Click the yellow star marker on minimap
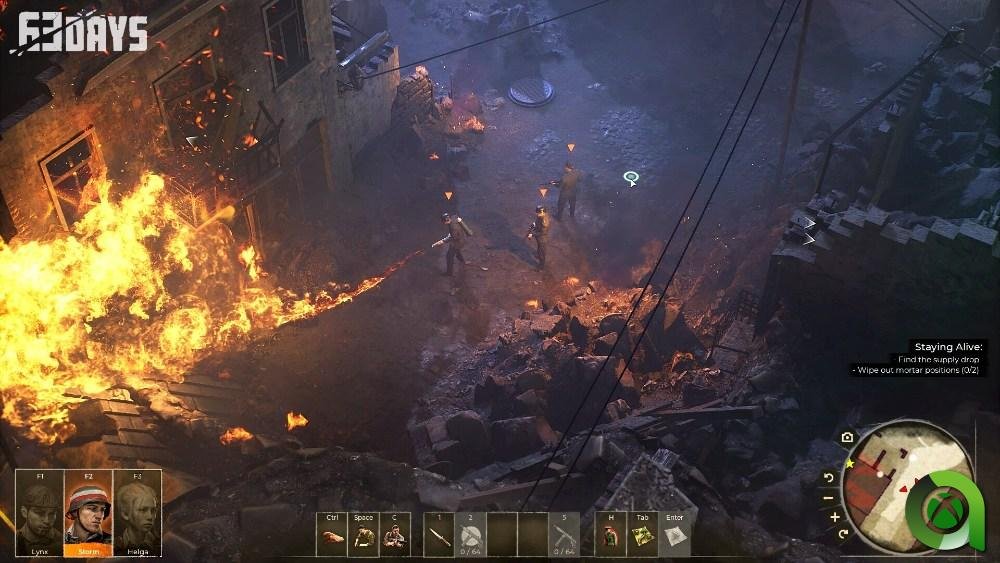Image resolution: width=1000 pixels, height=563 pixels. 850,464
